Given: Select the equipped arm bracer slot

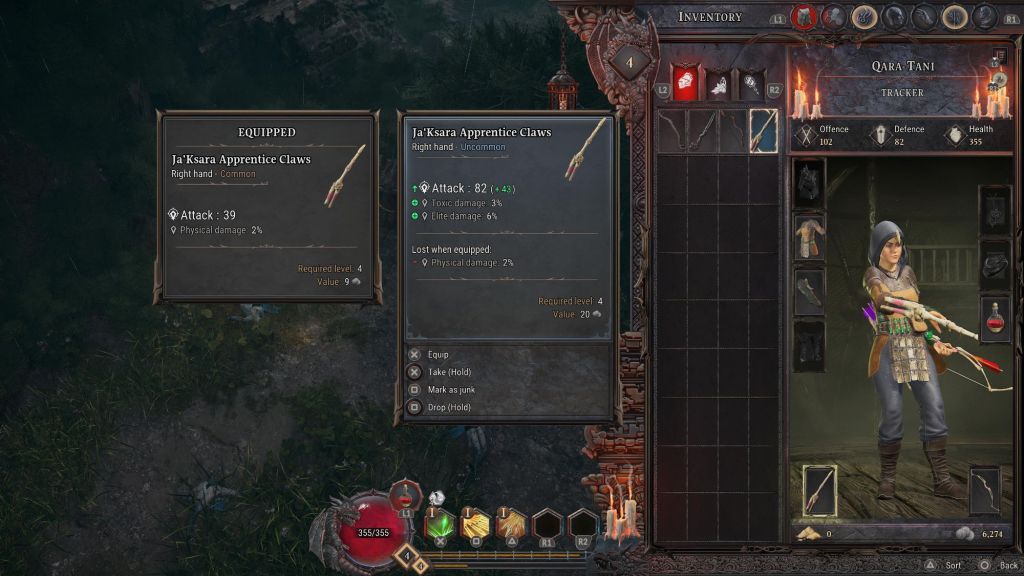Looking at the screenshot, I should click(809, 291).
